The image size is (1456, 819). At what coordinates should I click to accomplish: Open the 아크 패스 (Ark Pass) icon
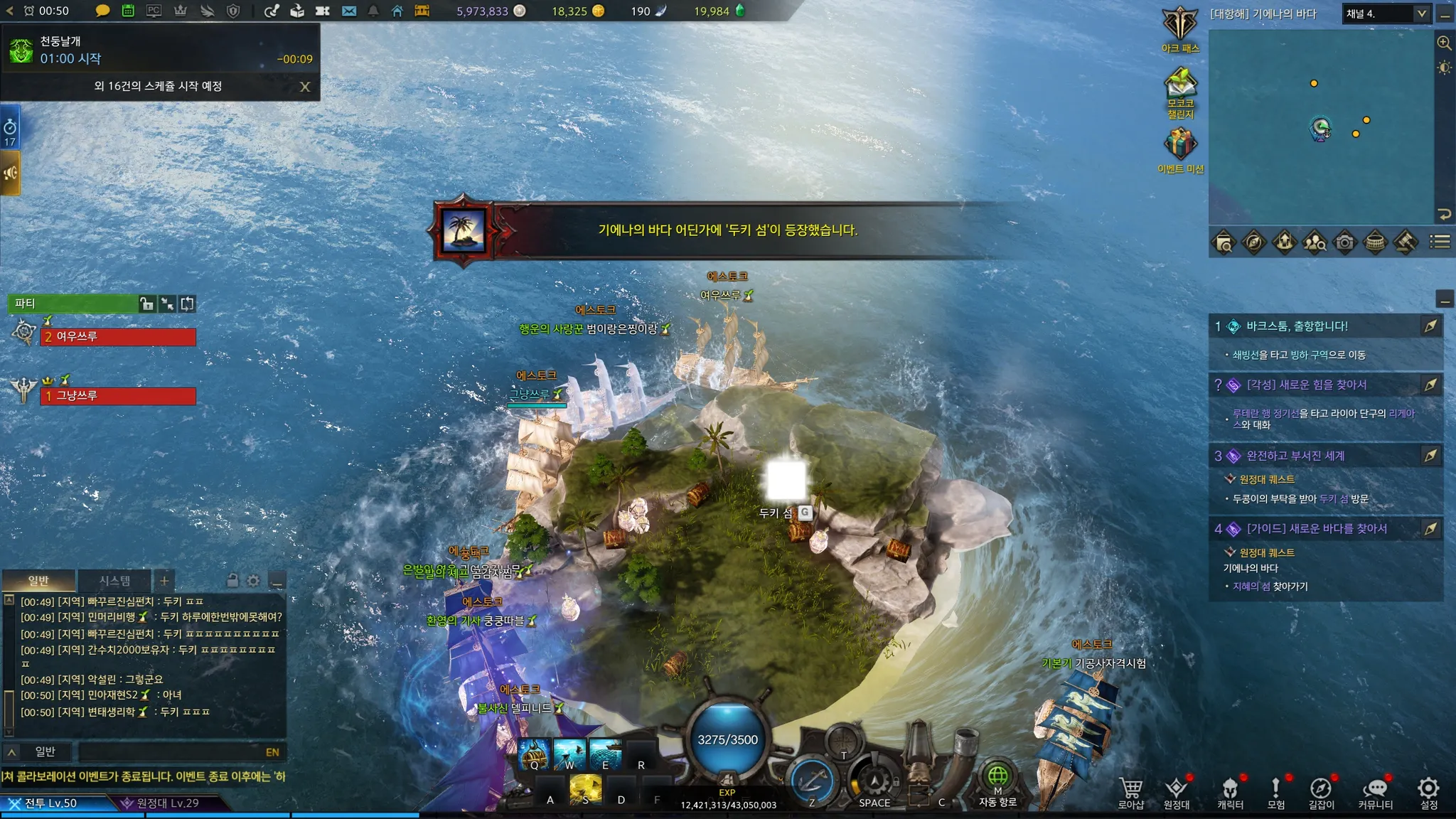[x=1180, y=26]
